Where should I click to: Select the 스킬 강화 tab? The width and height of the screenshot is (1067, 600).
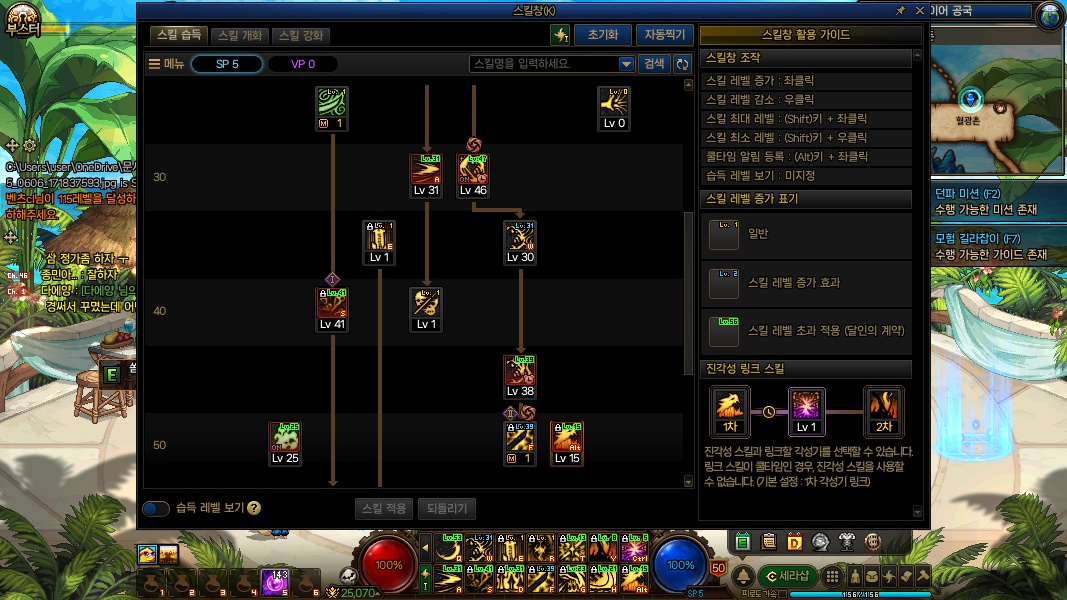301,35
